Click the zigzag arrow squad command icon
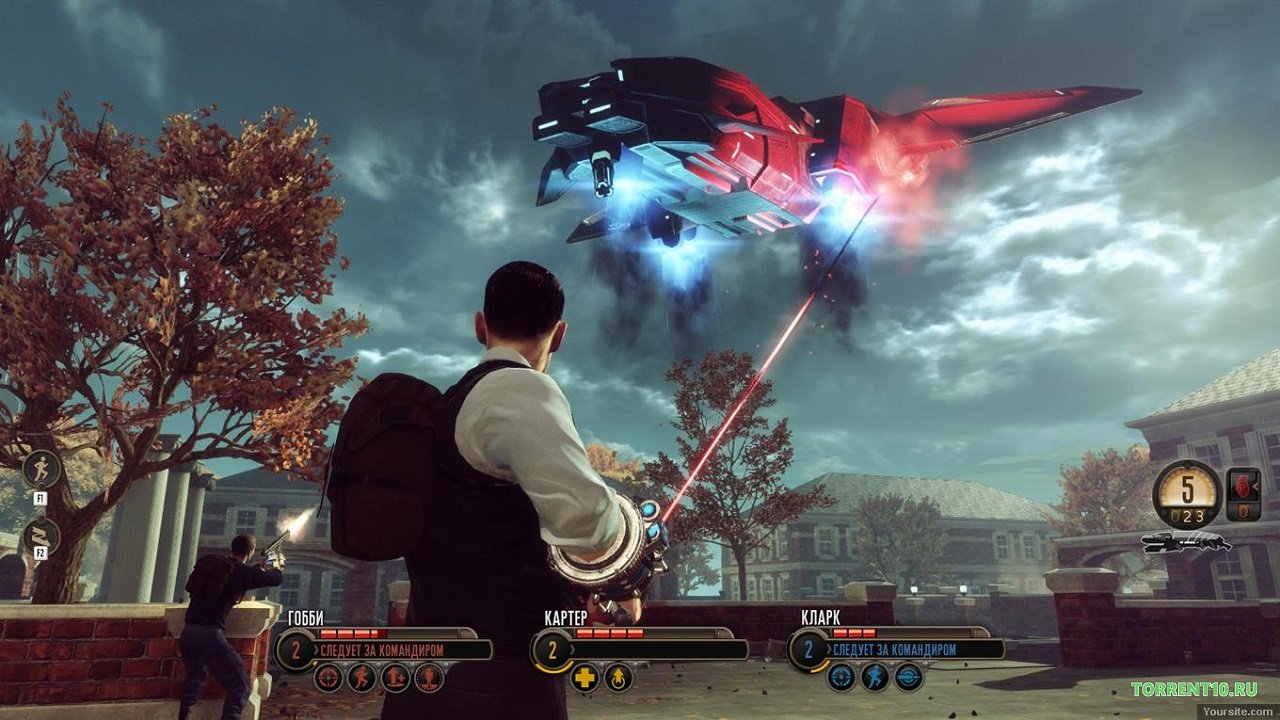Viewport: 1280px width, 720px height. point(42,537)
